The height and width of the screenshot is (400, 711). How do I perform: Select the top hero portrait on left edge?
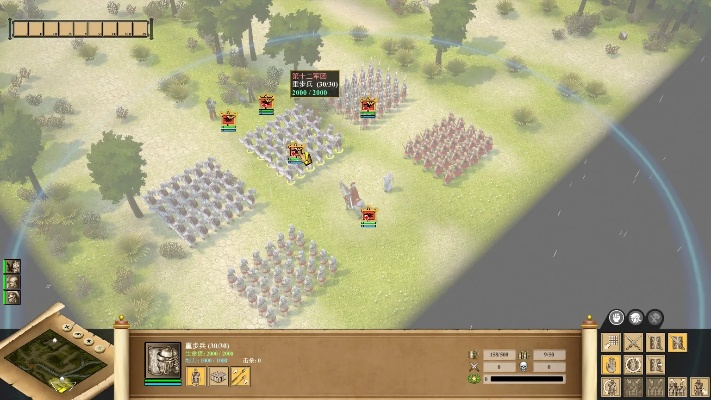[13, 267]
